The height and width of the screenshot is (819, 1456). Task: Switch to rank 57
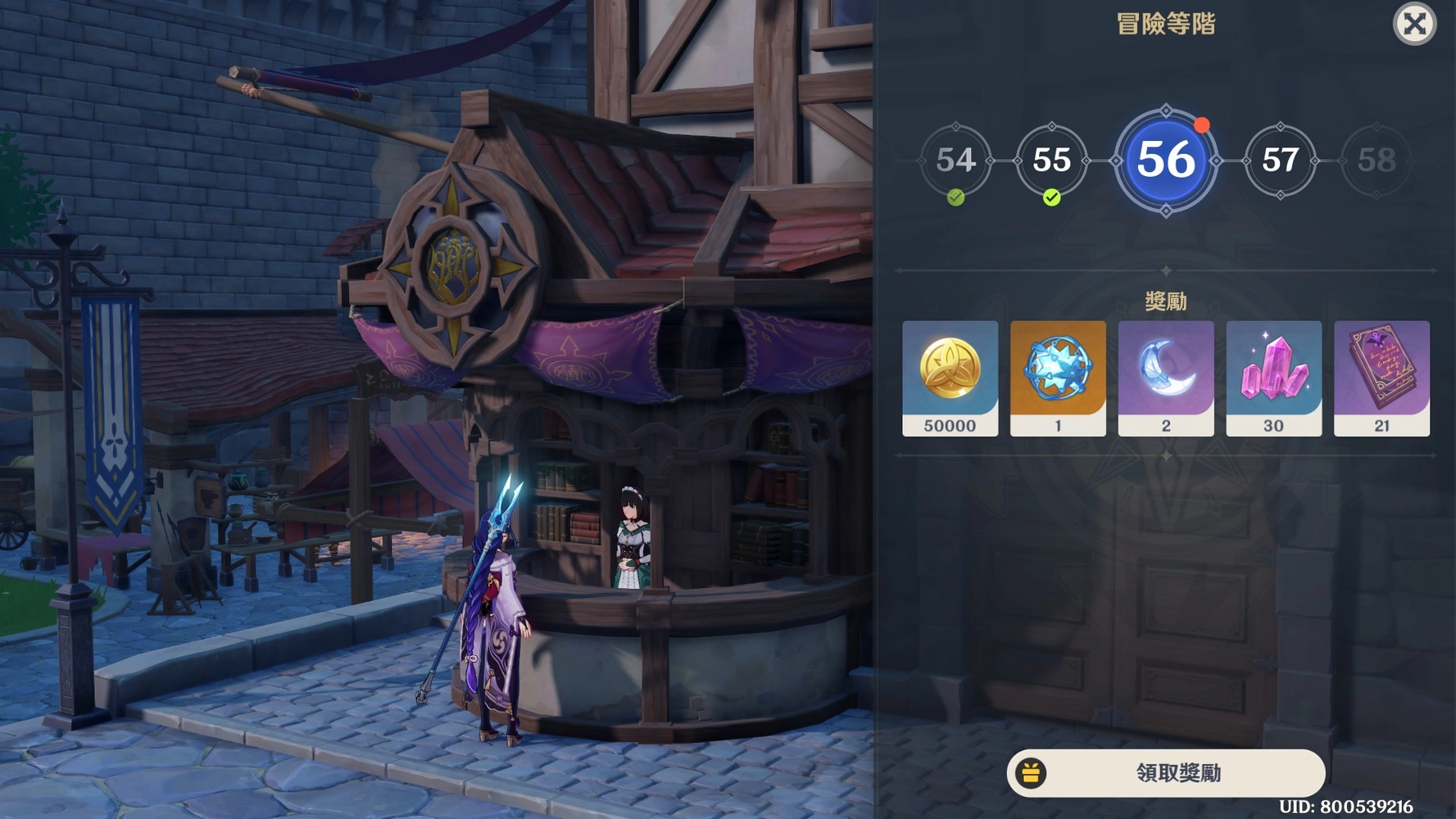click(1281, 161)
